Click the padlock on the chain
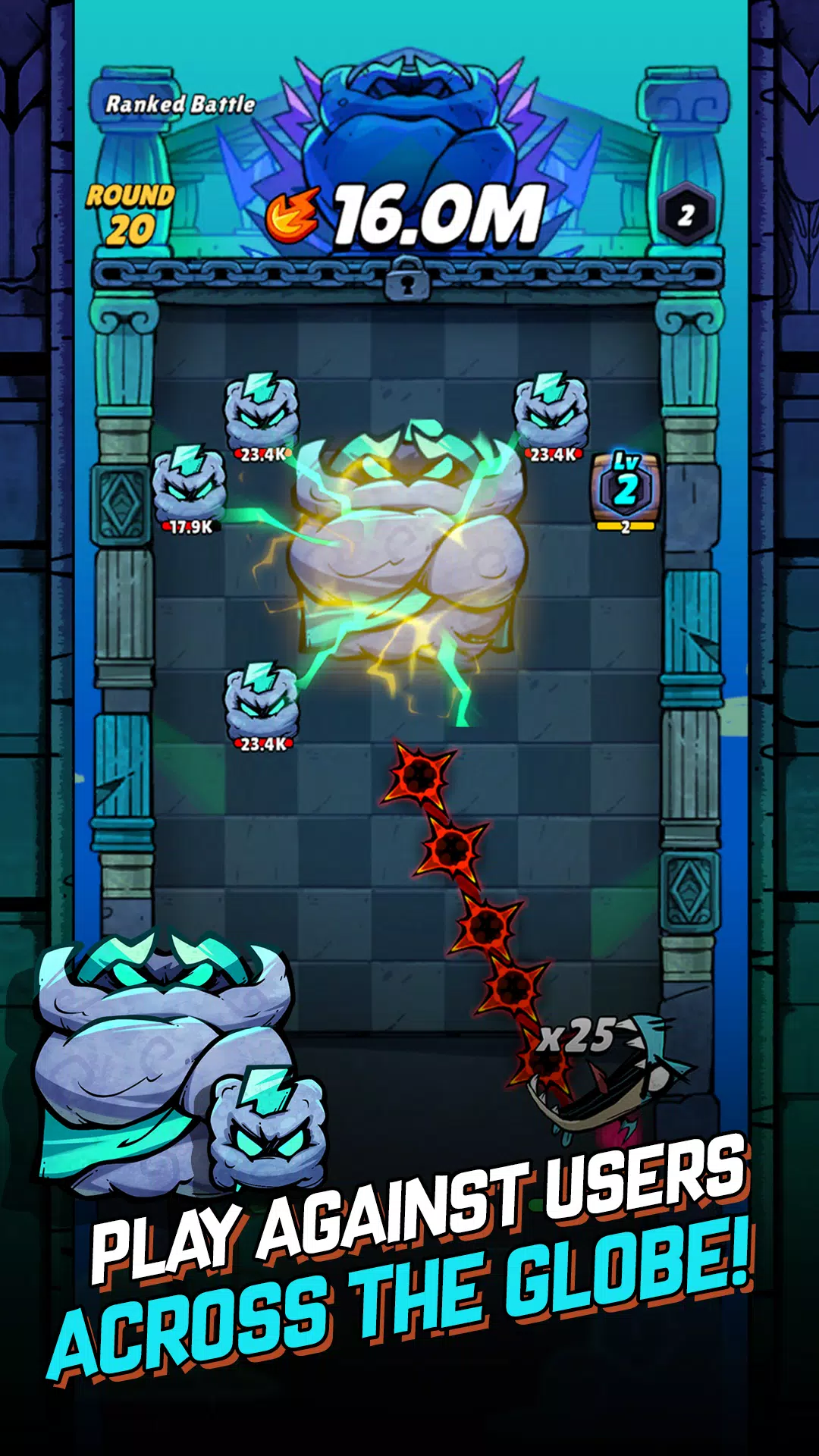The image size is (819, 1456). point(407,278)
